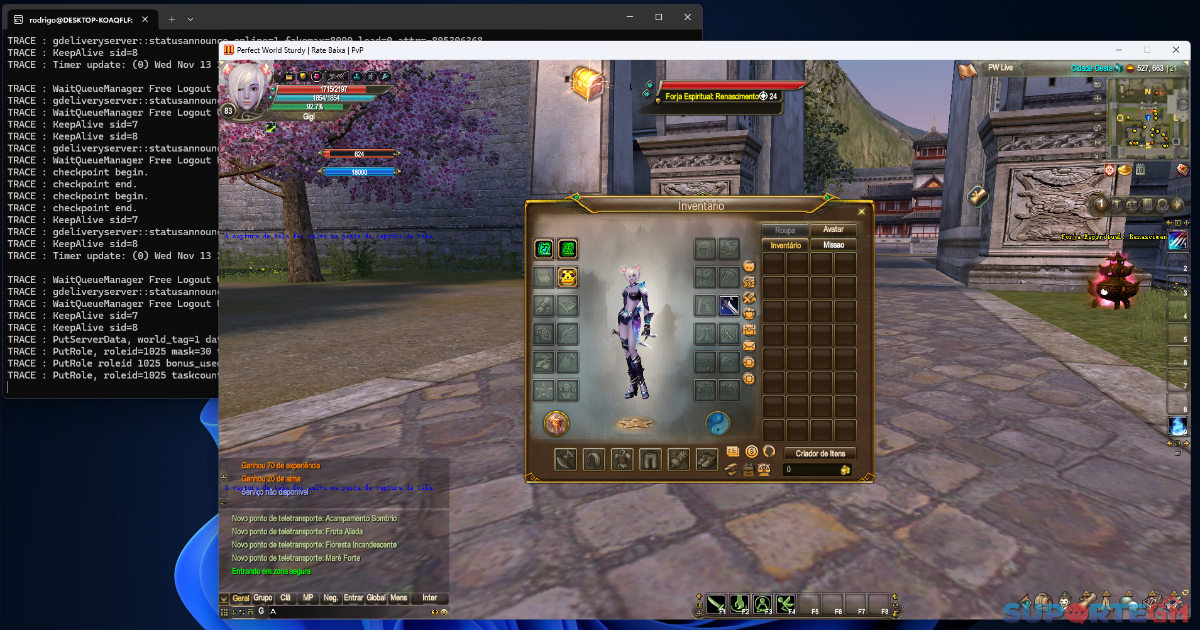Screen dimensions: 1200x630
Task: Click the yin-yang orb in inventory
Action: tap(718, 423)
